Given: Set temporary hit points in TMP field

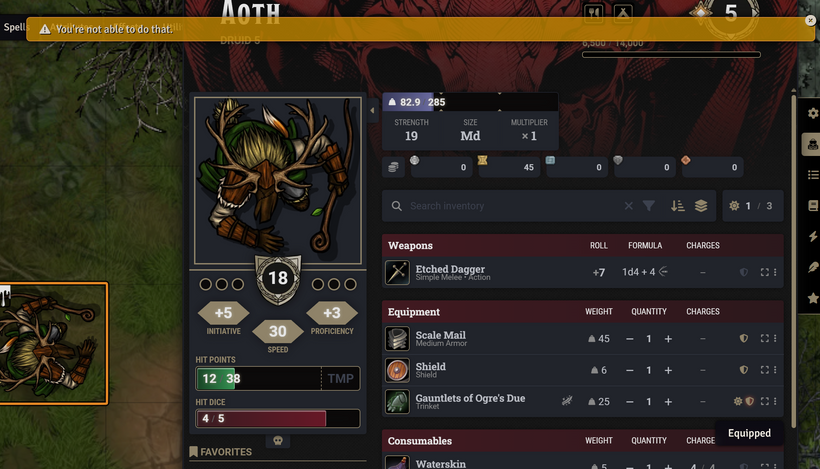Looking at the screenshot, I should (x=339, y=379).
